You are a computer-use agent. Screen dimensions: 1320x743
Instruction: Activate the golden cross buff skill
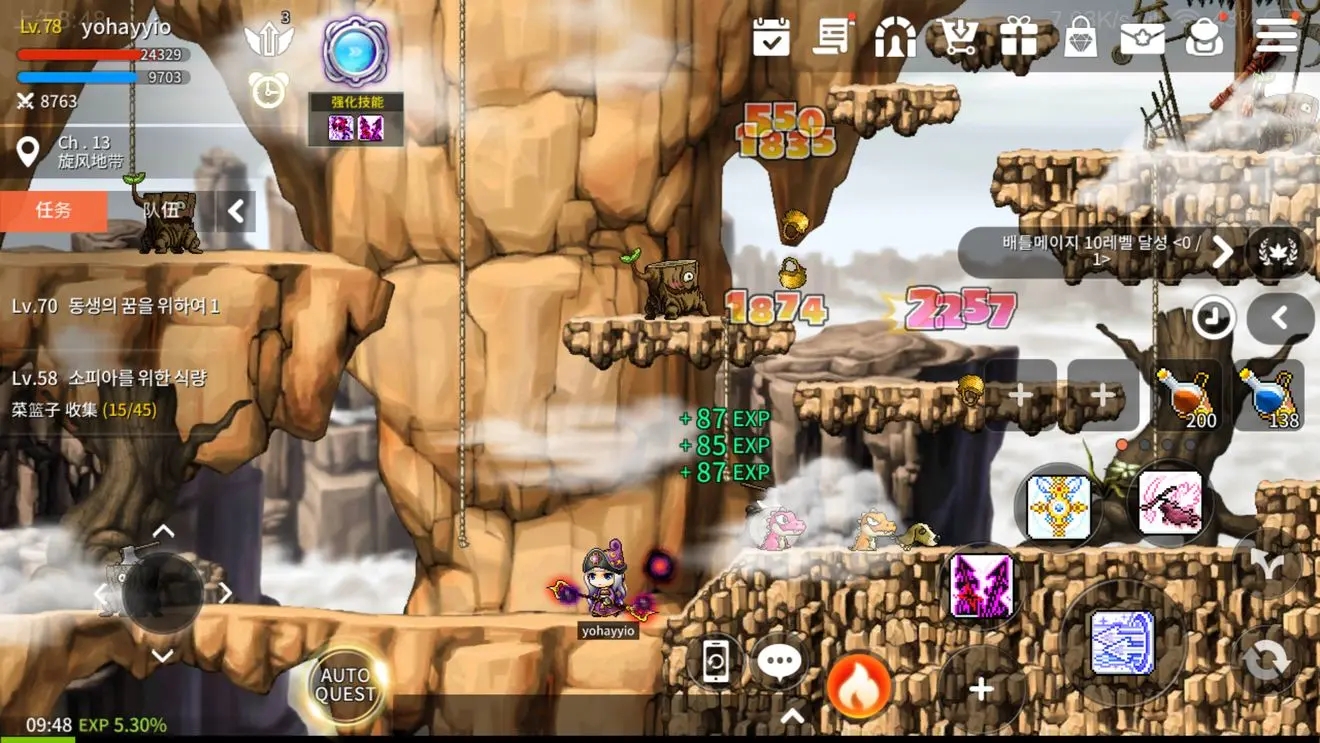[1058, 507]
